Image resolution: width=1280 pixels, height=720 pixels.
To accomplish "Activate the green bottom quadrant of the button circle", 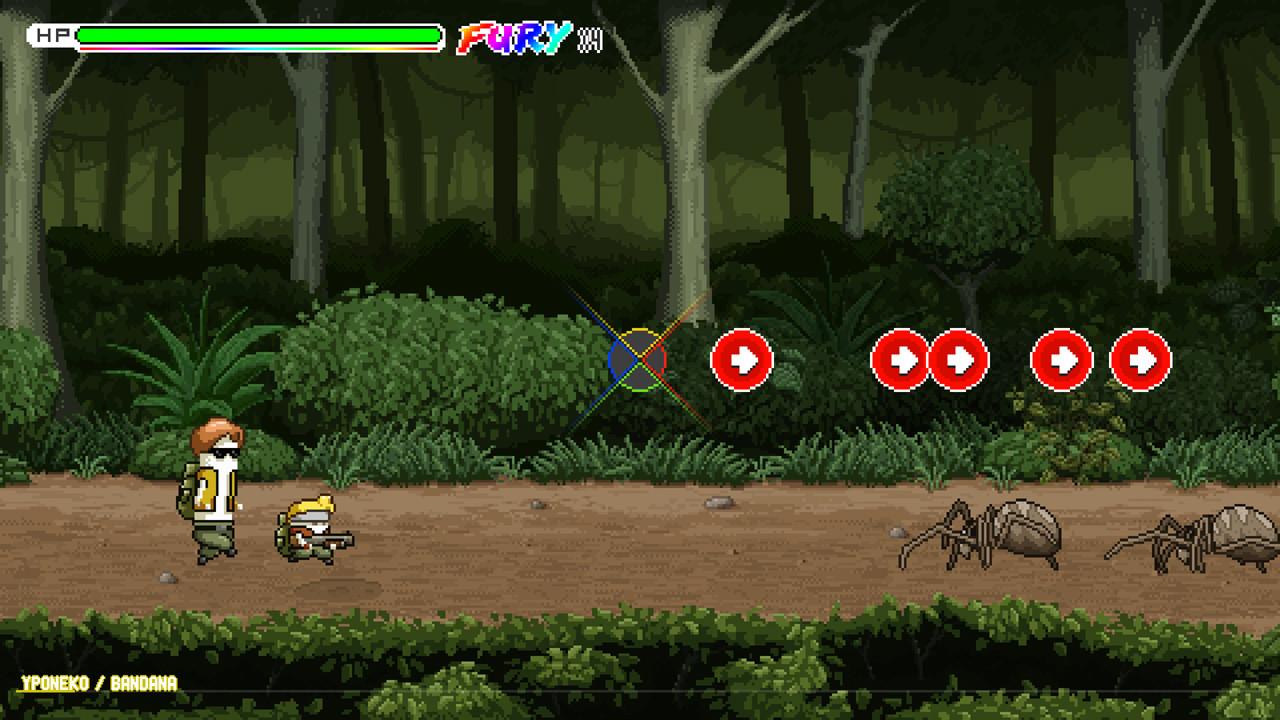I will tap(638, 380).
